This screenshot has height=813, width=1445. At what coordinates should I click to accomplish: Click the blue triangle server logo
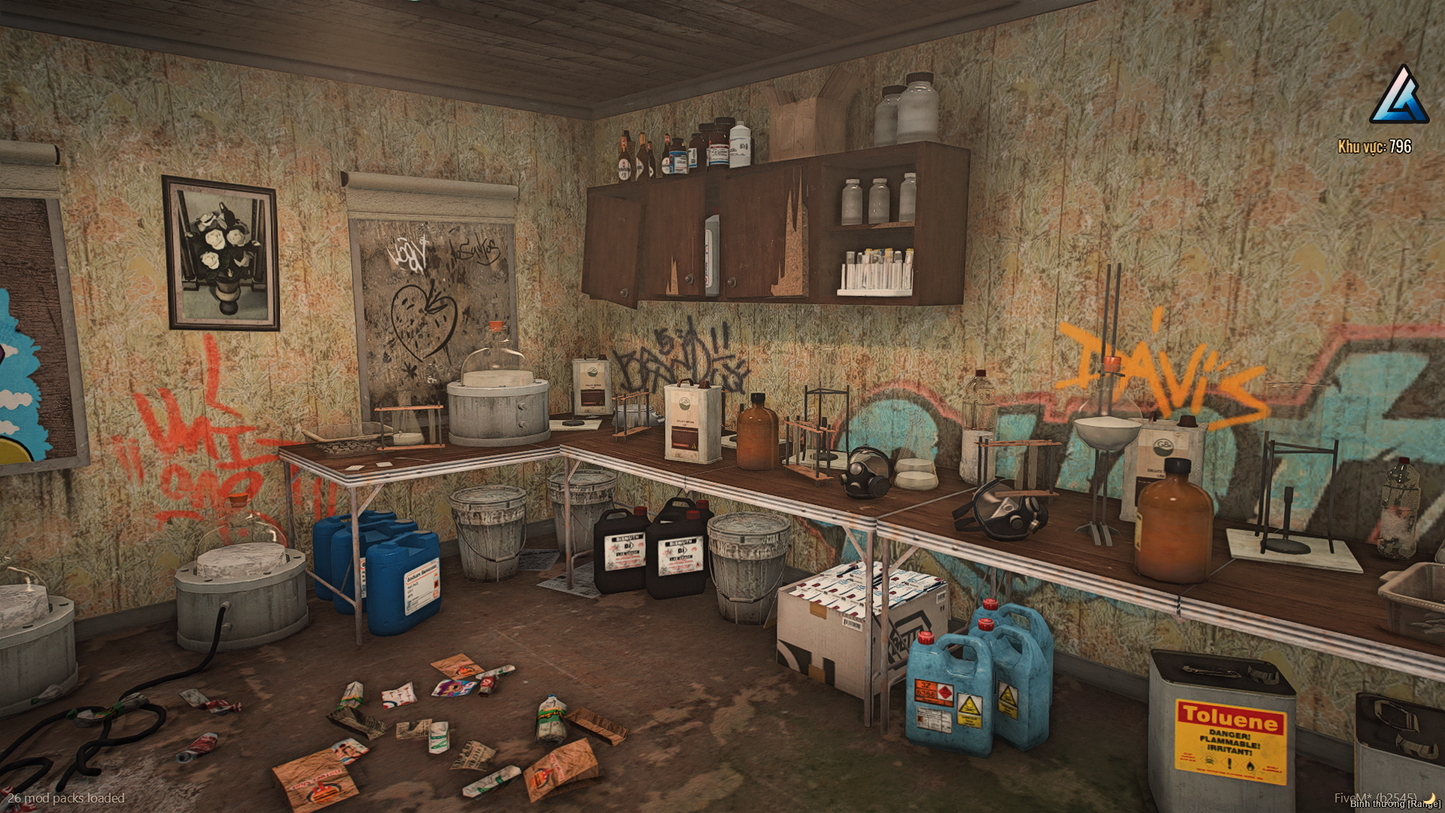pos(1398,98)
